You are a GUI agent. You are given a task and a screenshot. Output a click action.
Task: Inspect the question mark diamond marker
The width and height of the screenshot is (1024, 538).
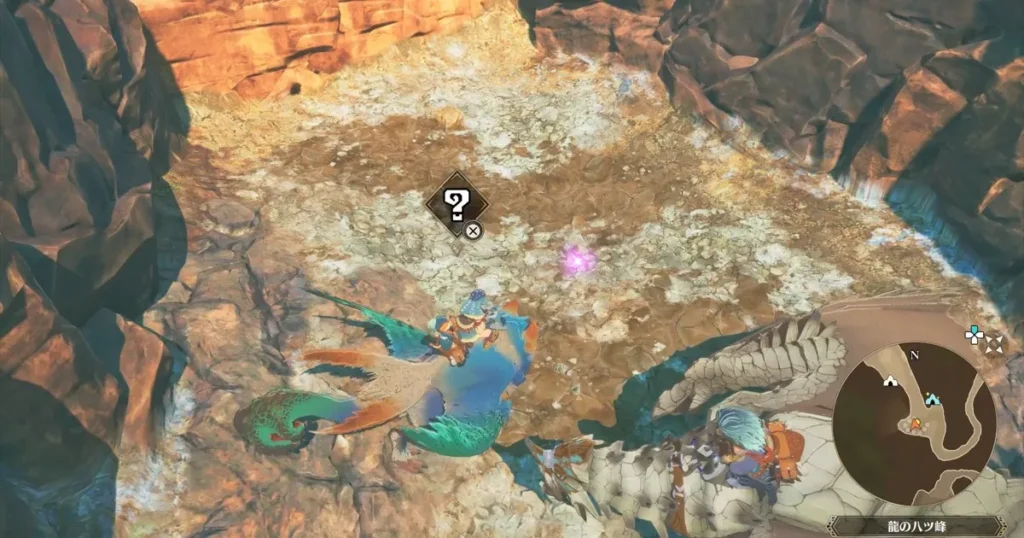[x=457, y=207]
